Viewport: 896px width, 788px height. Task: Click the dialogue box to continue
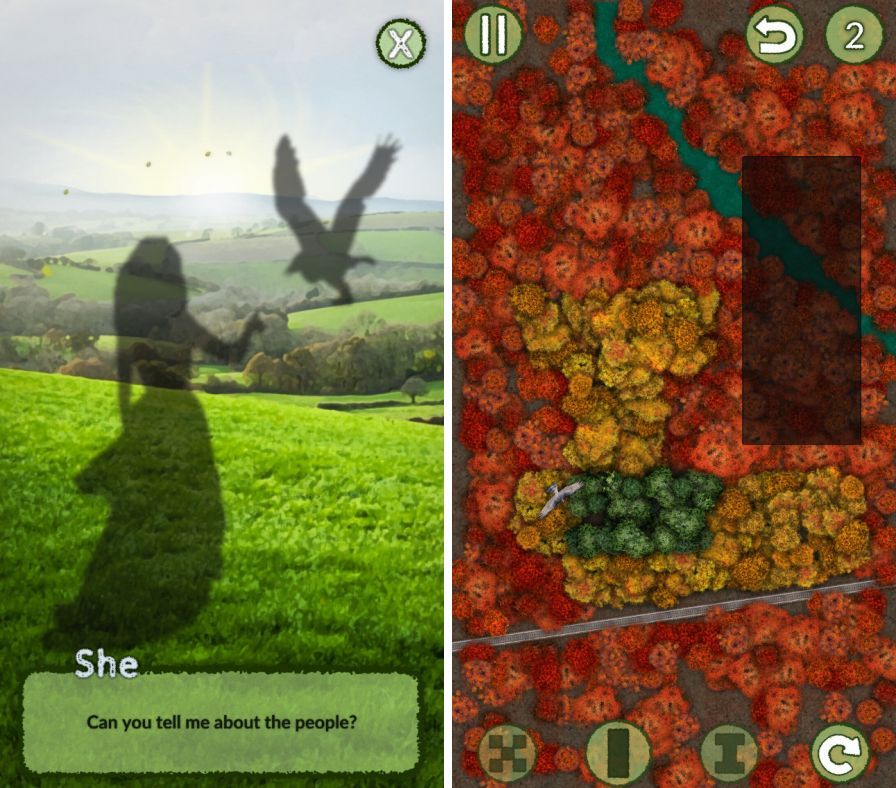point(221,722)
